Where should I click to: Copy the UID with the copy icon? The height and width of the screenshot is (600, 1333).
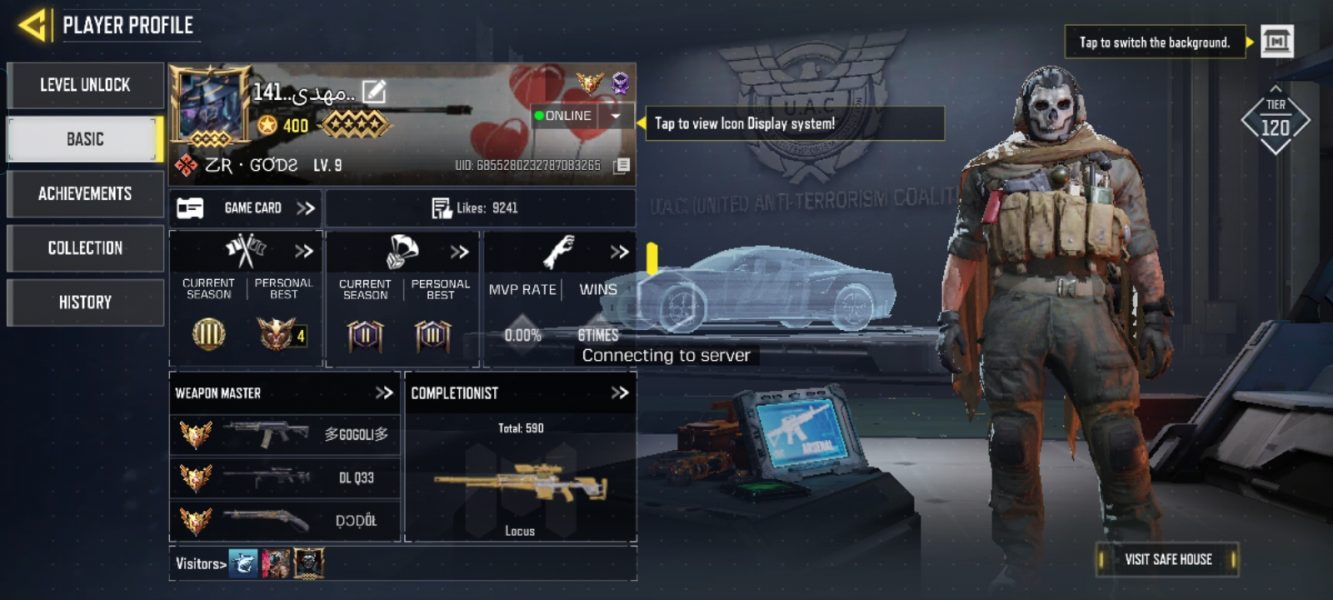[x=621, y=165]
